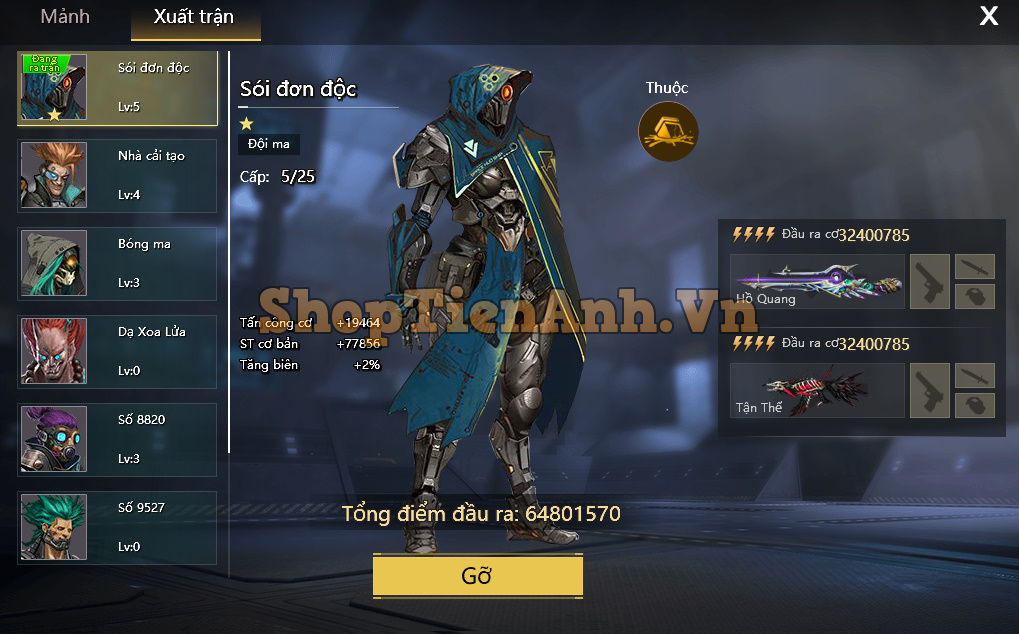This screenshot has width=1019, height=634.
Task: Select character Số 9527
Action: [117, 528]
